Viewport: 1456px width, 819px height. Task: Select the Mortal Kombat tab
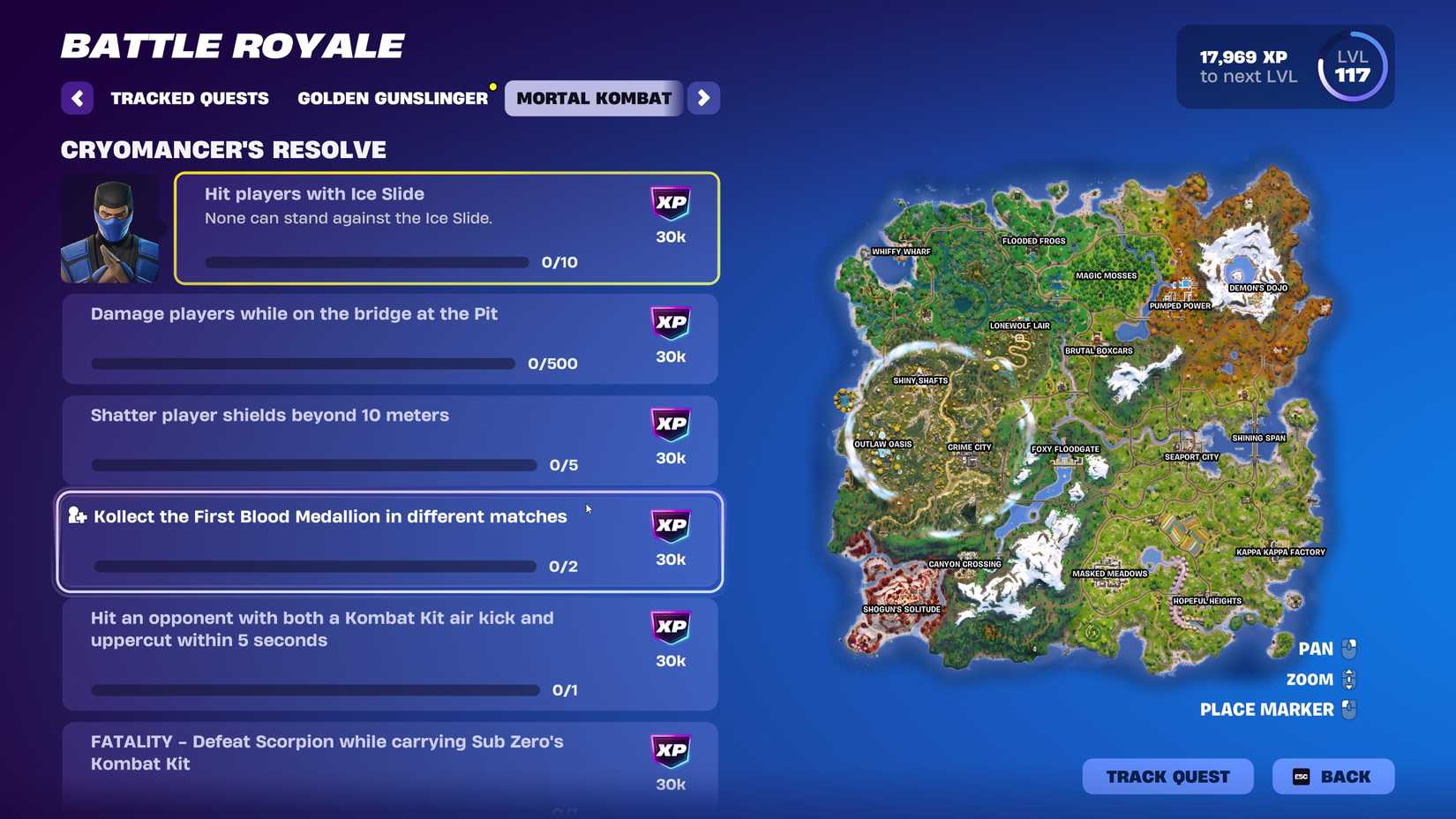click(593, 98)
